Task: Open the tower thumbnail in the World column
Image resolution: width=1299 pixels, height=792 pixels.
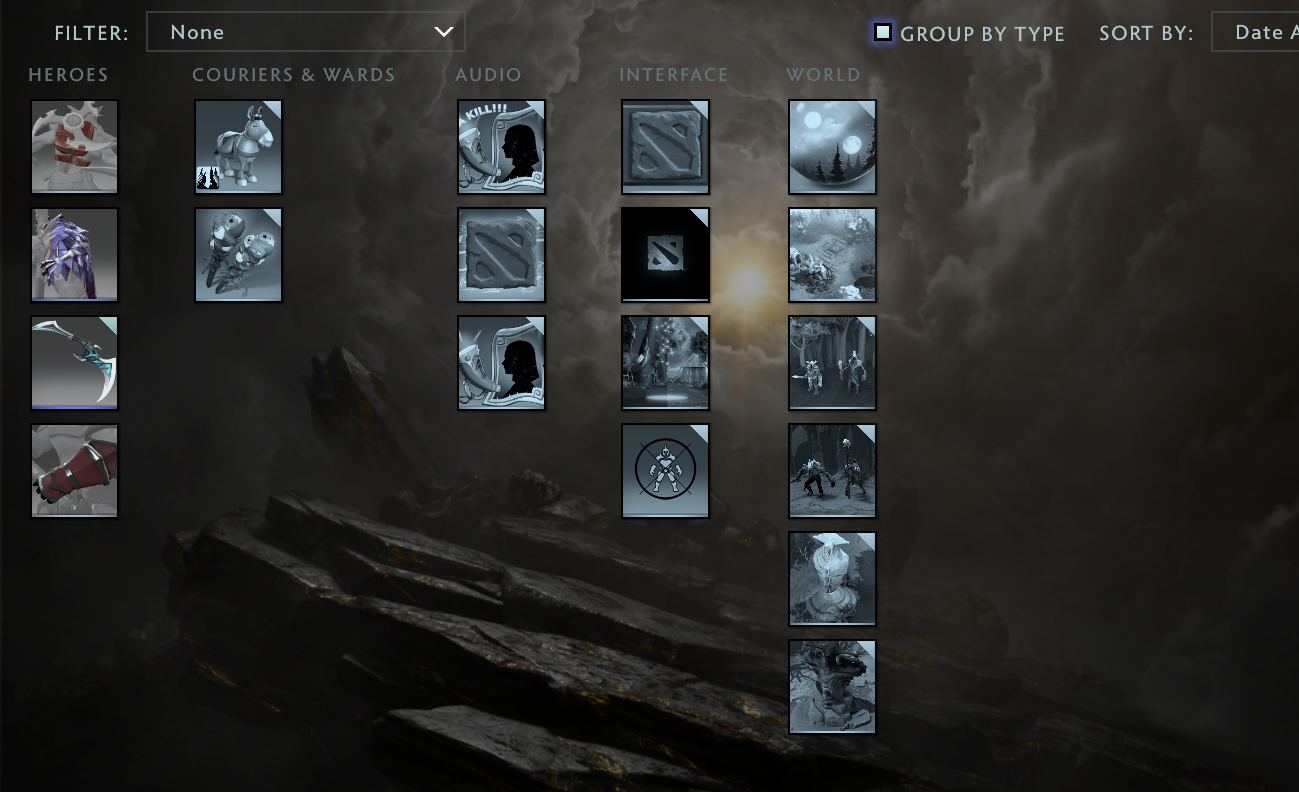Action: (832, 578)
